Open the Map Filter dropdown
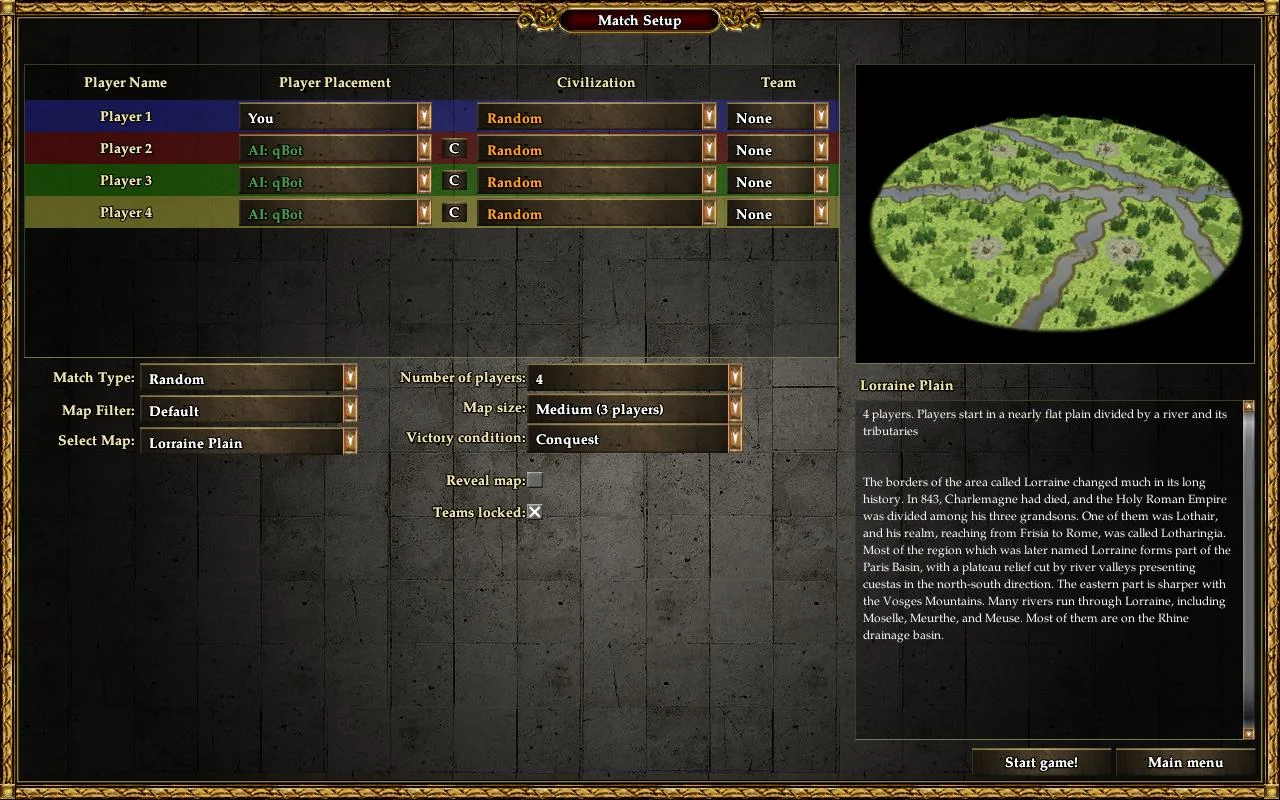Image resolution: width=1280 pixels, height=800 pixels. 248,410
